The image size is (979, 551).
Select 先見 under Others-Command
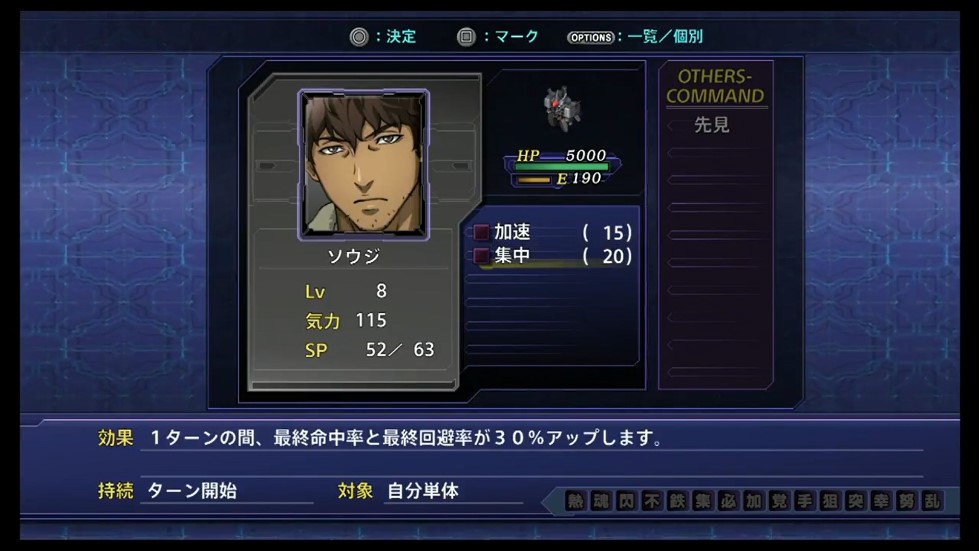pyautogui.click(x=714, y=125)
